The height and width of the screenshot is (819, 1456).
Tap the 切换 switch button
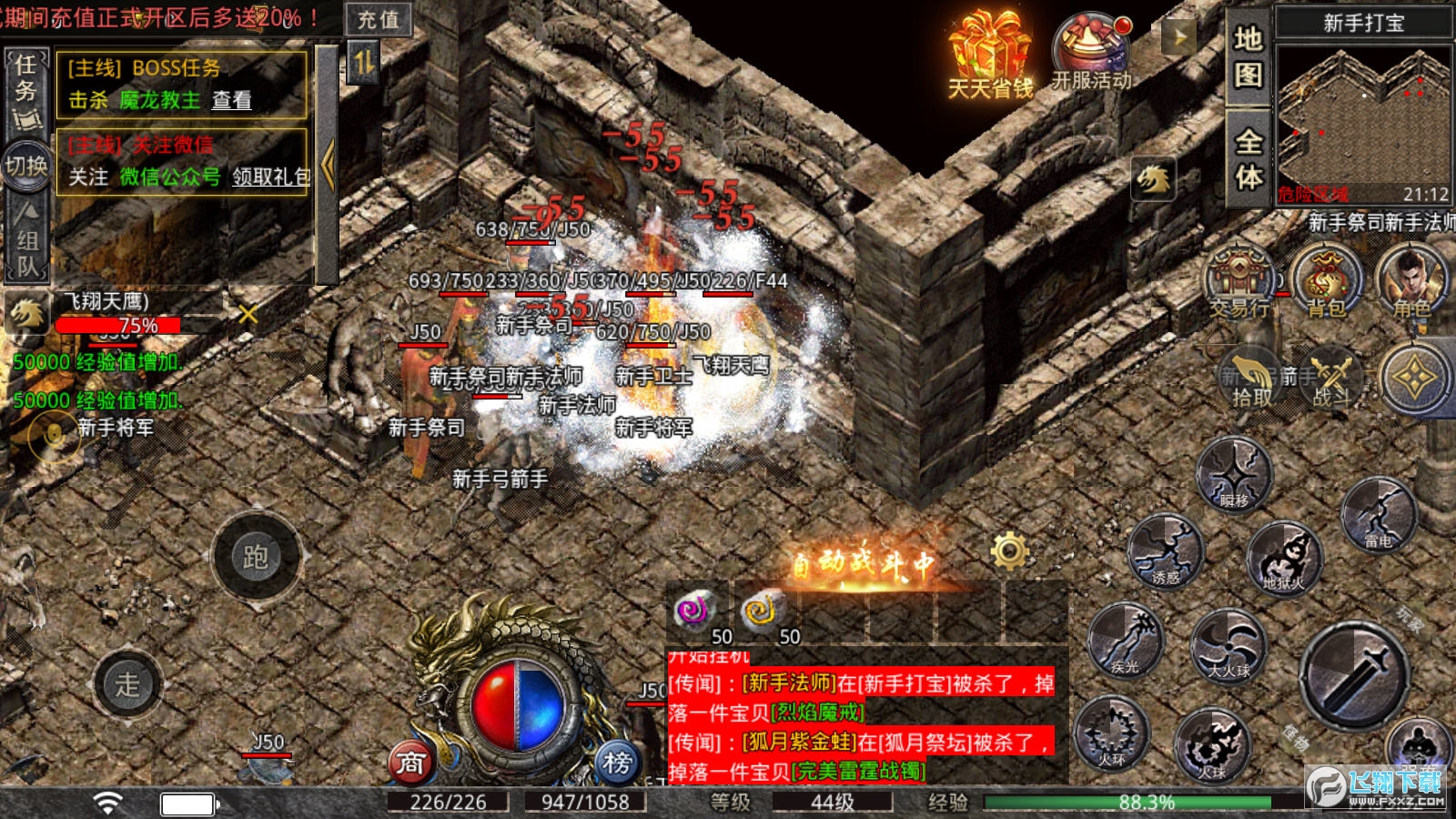(26, 166)
